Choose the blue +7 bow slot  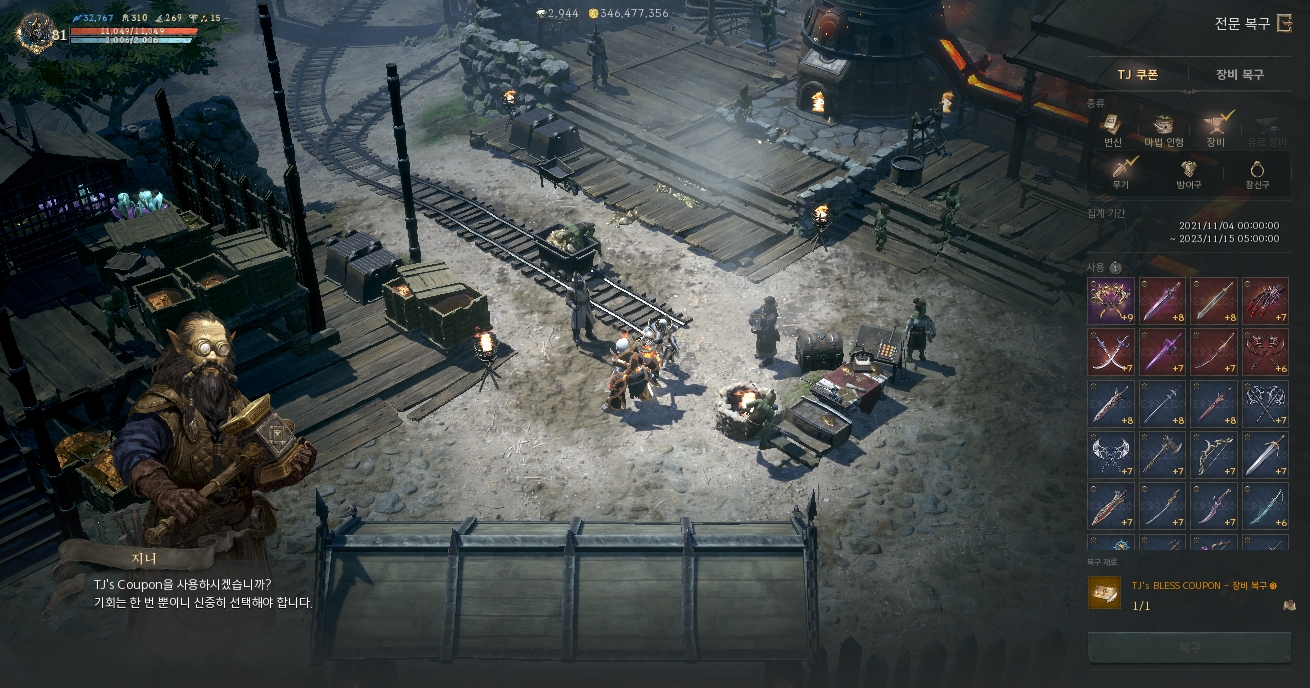[1214, 454]
